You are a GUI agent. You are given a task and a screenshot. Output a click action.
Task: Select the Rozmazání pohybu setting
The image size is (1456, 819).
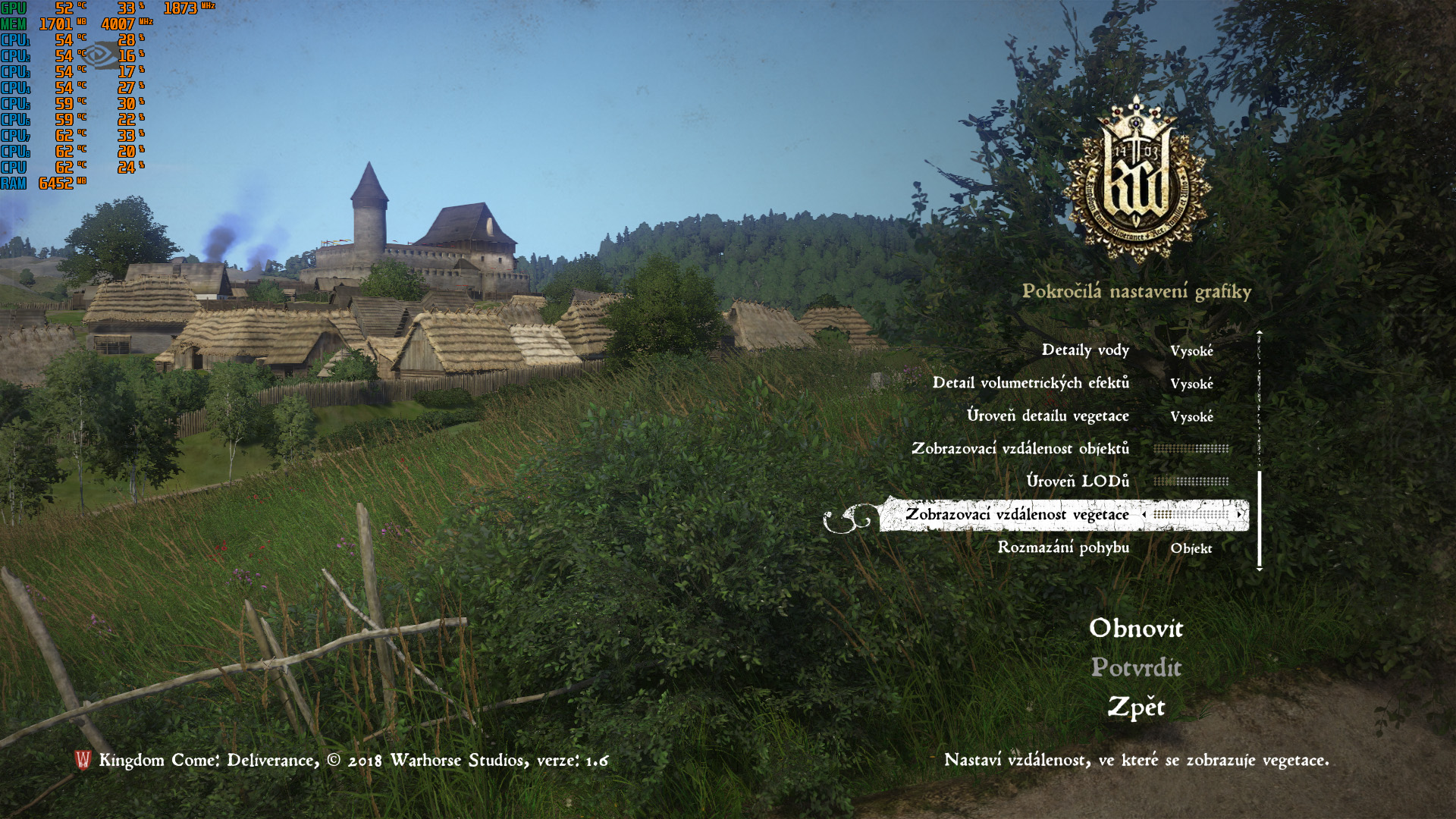click(x=1063, y=548)
